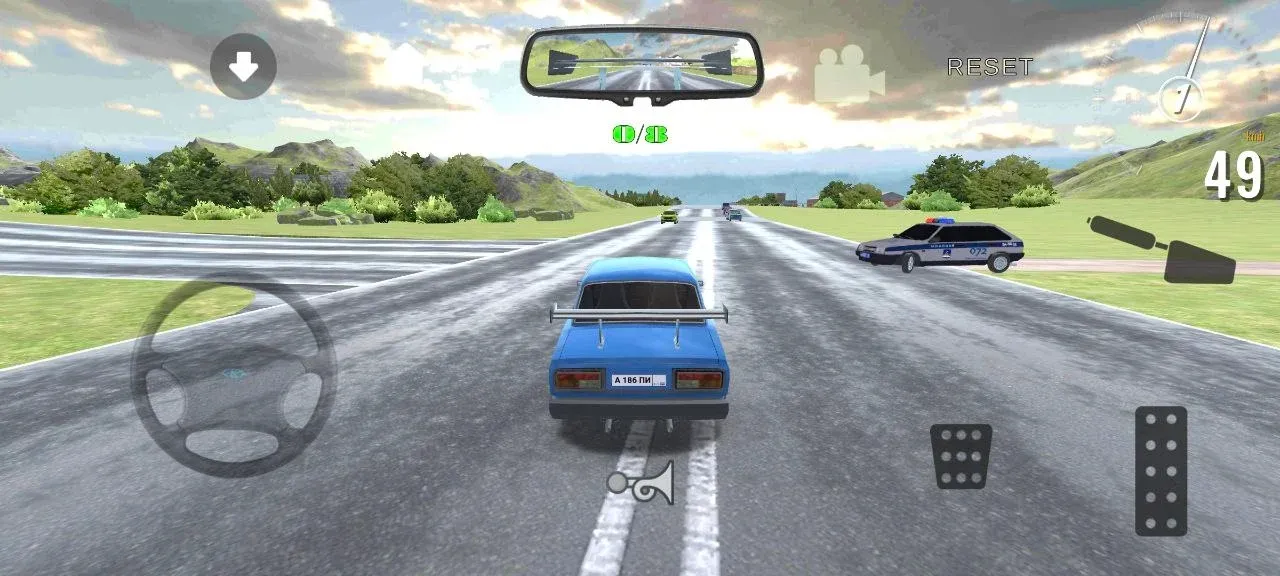Click the RESET button
Viewport: 1280px width, 576px height.
pos(990,68)
